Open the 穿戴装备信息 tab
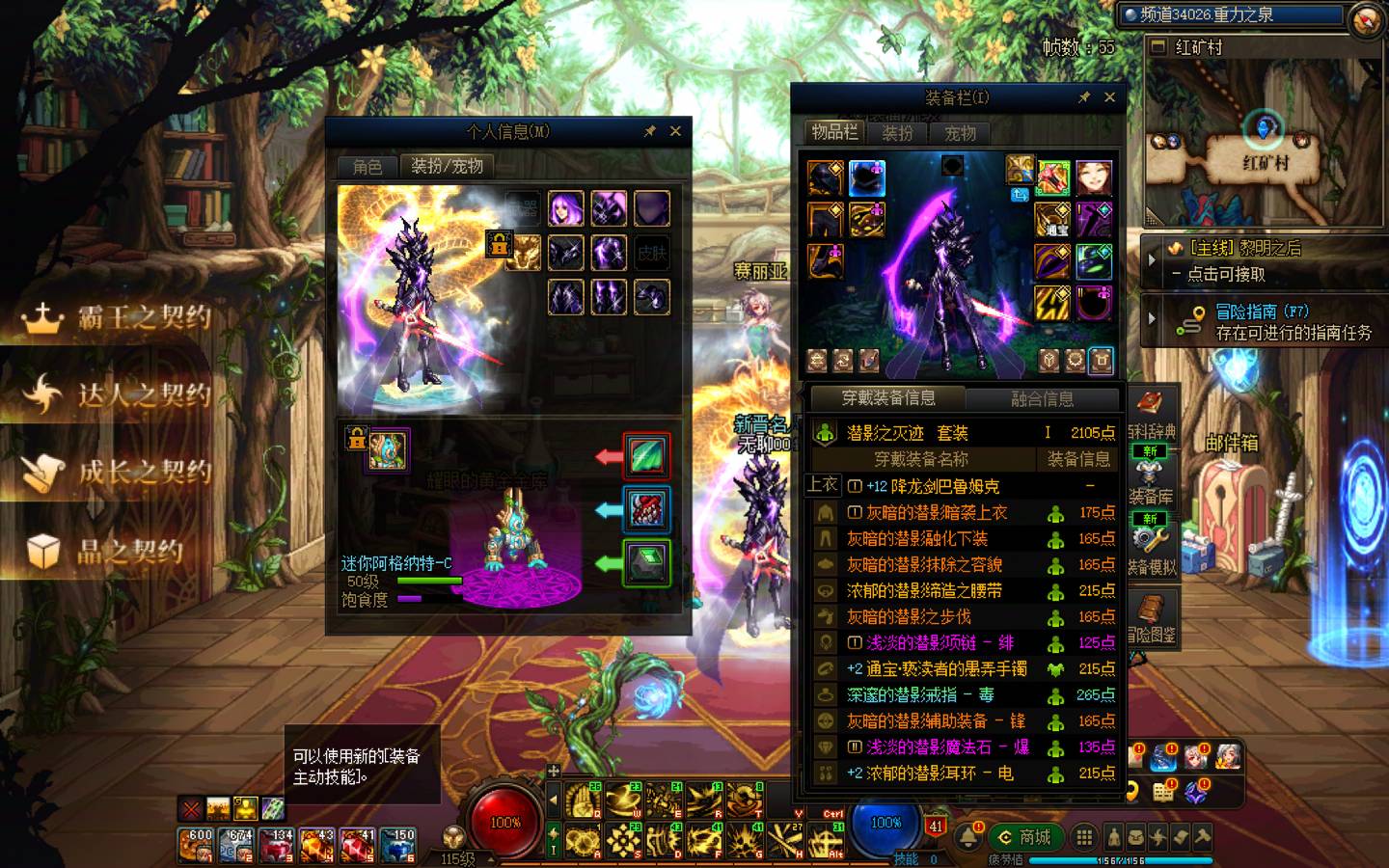 coord(888,397)
